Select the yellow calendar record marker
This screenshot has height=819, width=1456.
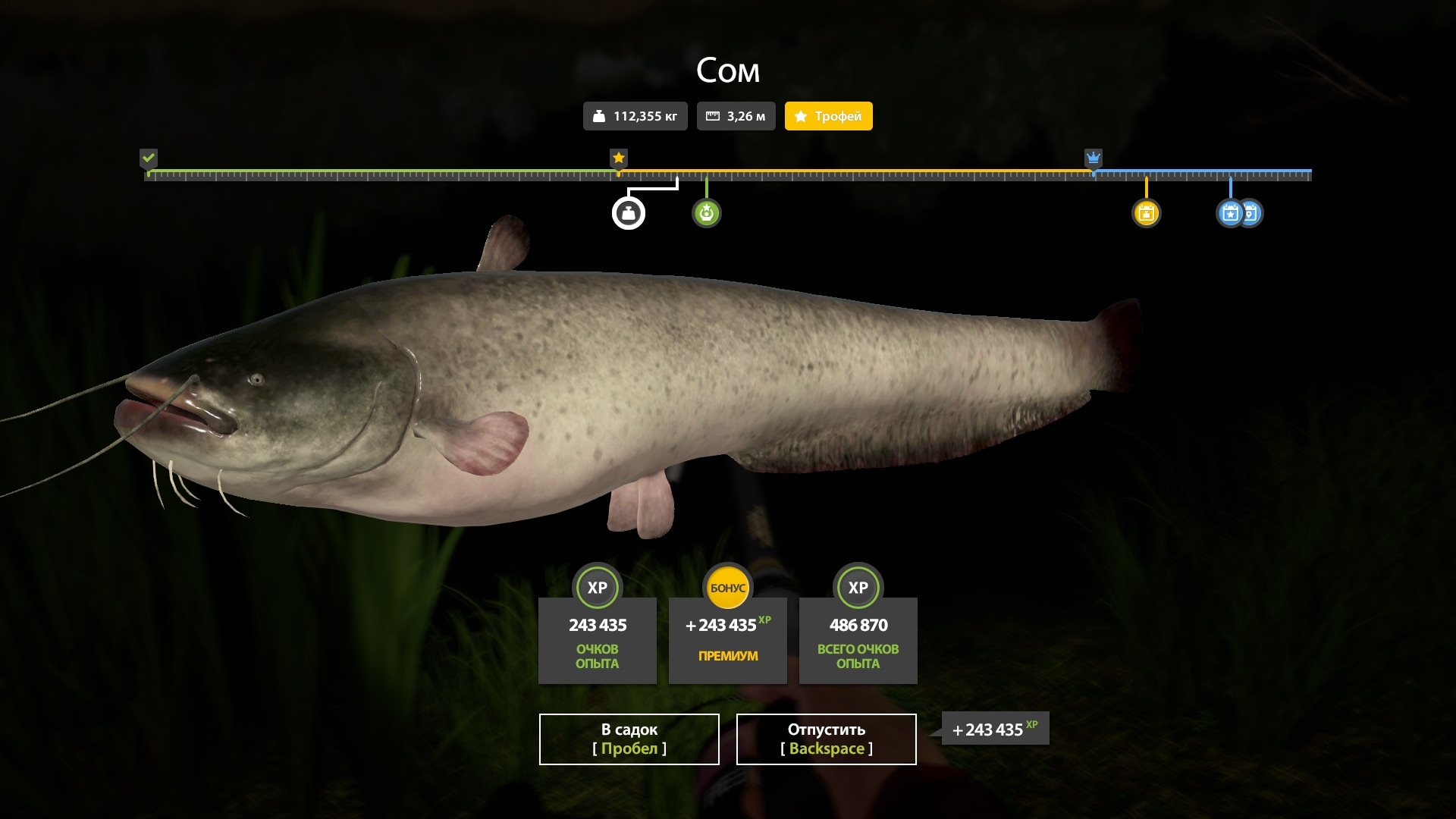(x=1146, y=214)
